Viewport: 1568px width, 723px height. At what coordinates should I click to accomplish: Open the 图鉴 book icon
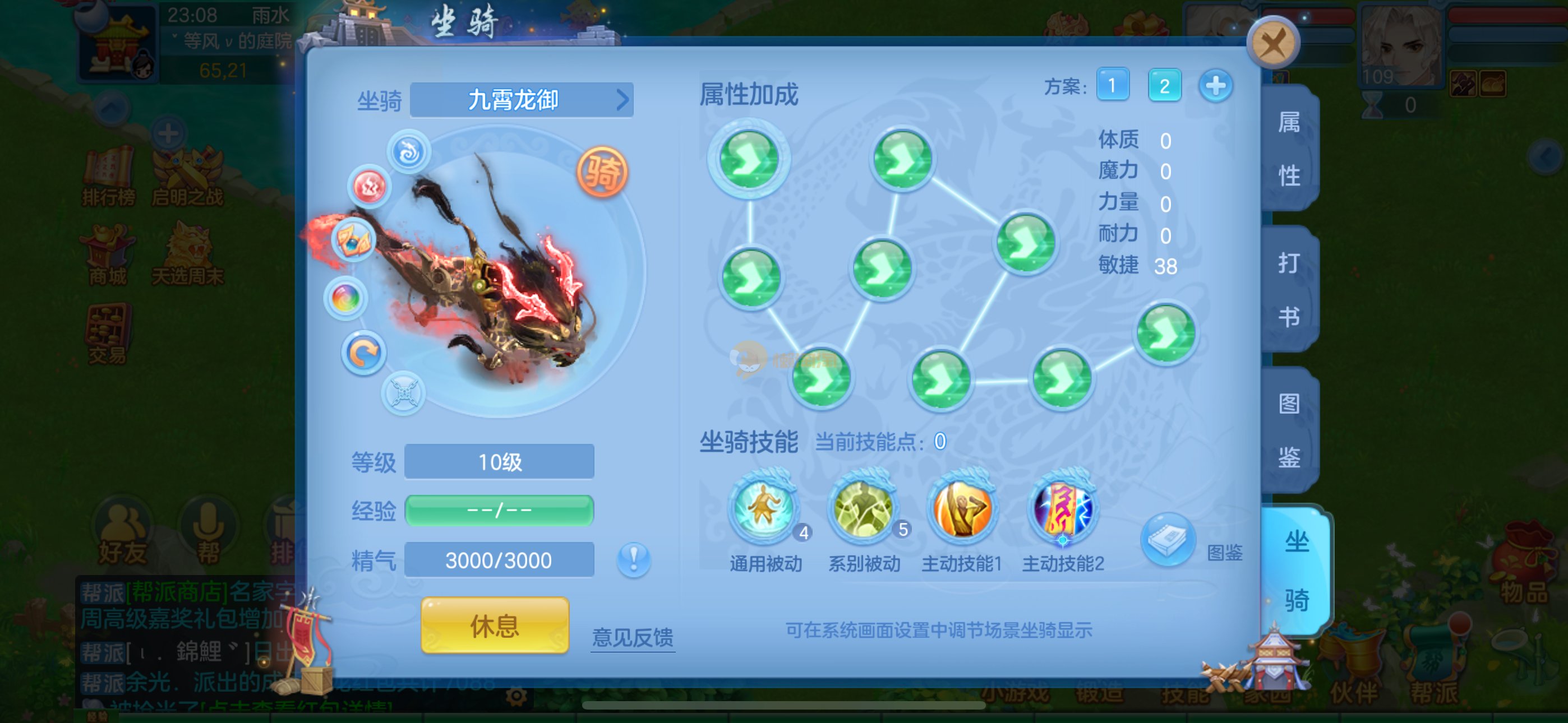1168,539
